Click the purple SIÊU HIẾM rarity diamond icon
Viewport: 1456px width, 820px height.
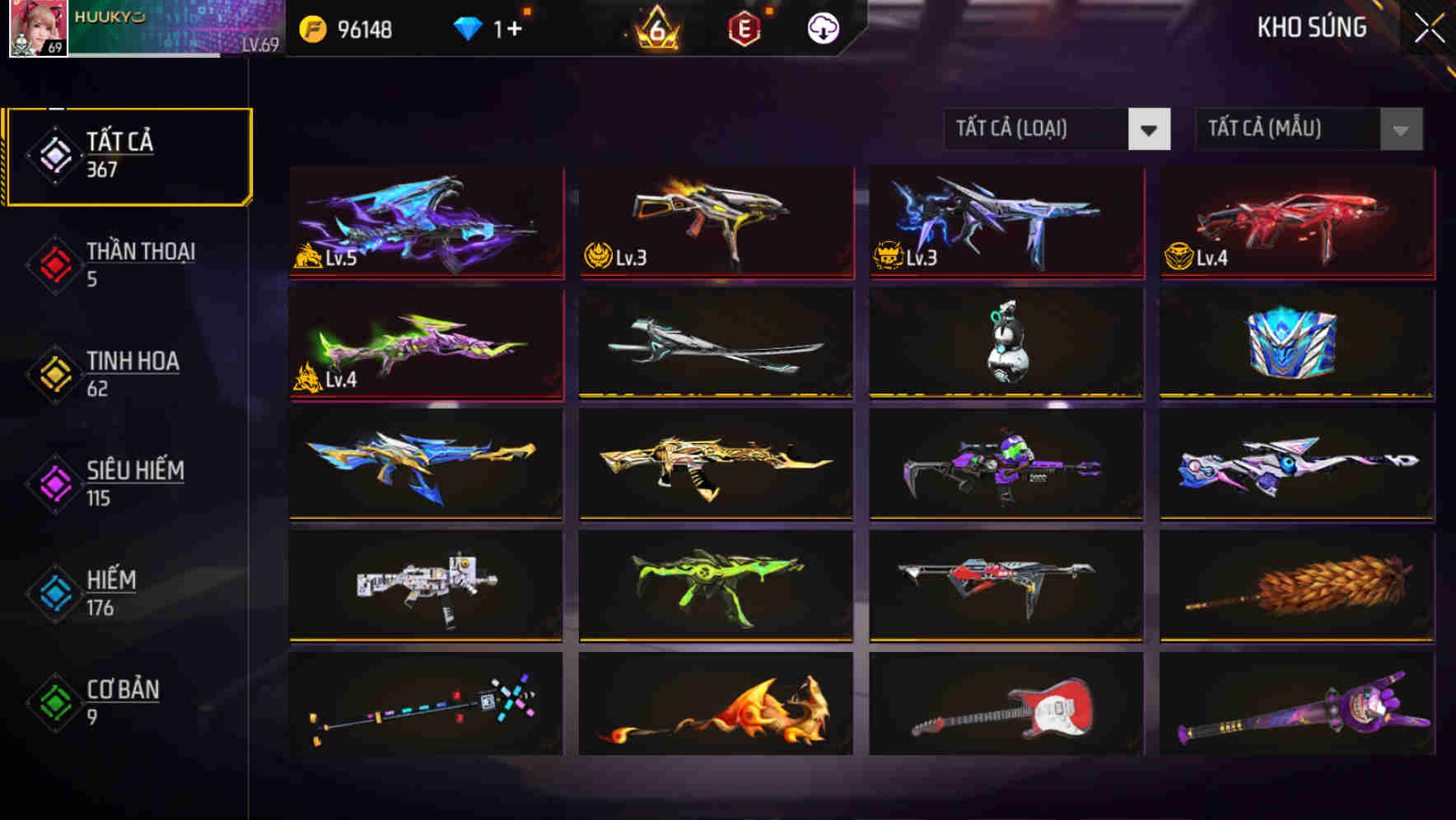pyautogui.click(x=54, y=483)
